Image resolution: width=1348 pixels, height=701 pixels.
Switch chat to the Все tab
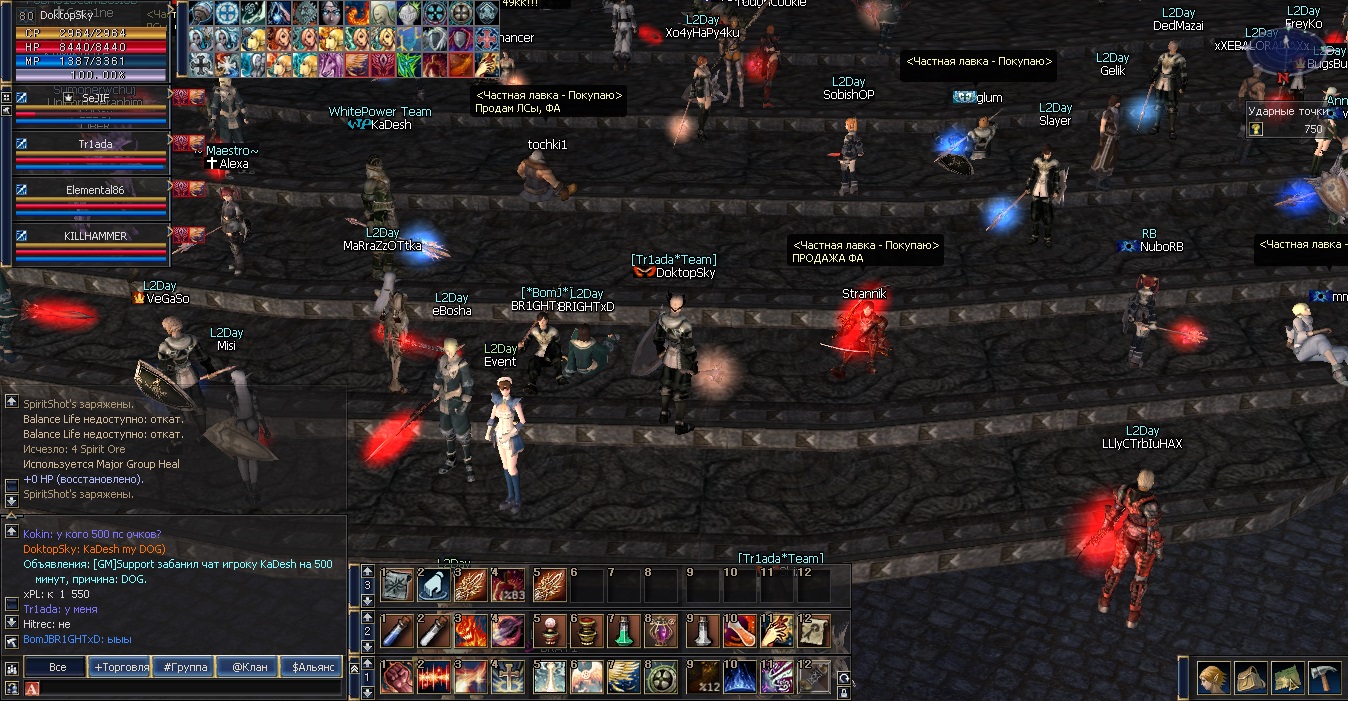coord(58,667)
